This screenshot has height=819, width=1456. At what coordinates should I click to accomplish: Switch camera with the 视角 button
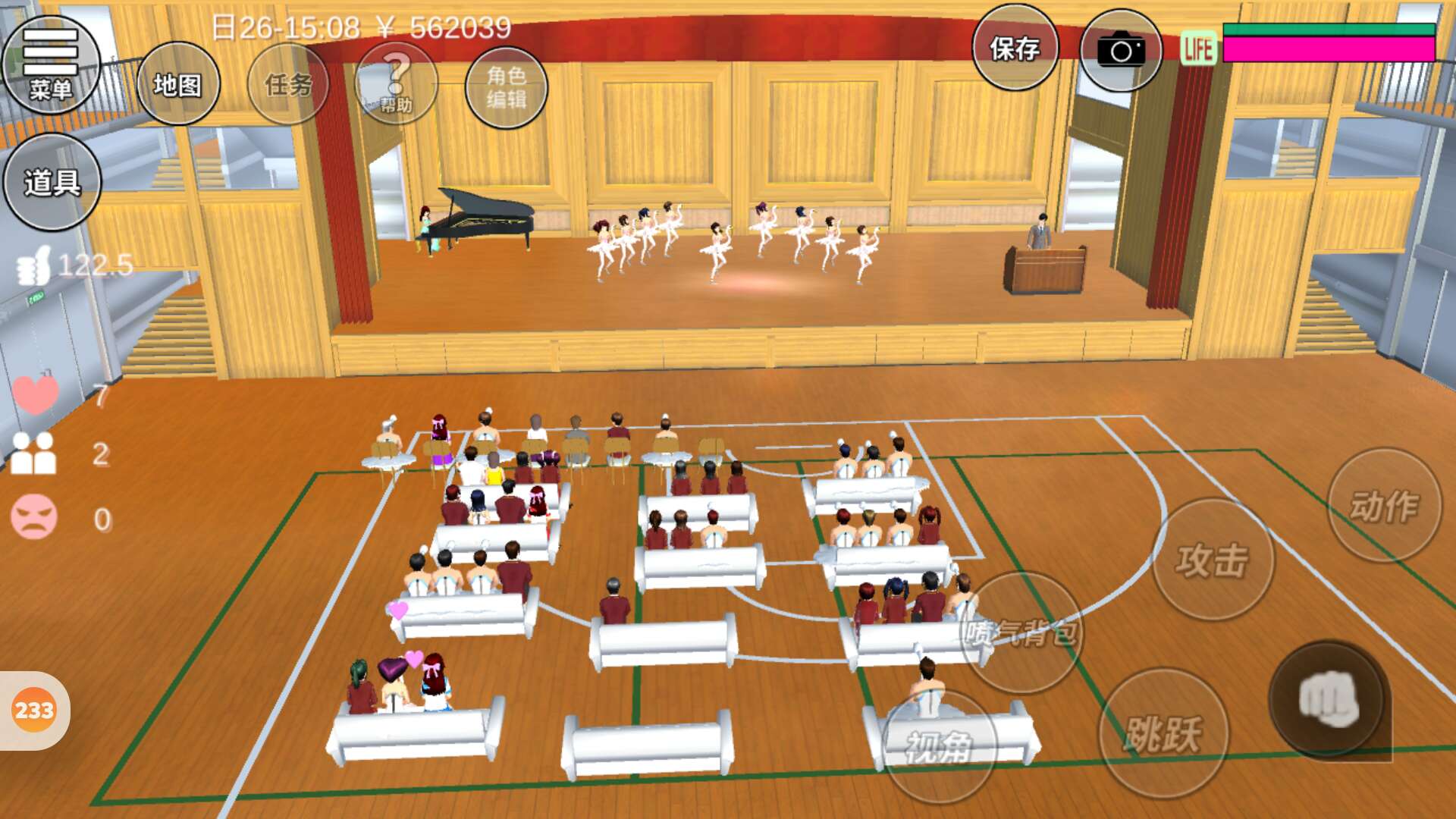[939, 747]
